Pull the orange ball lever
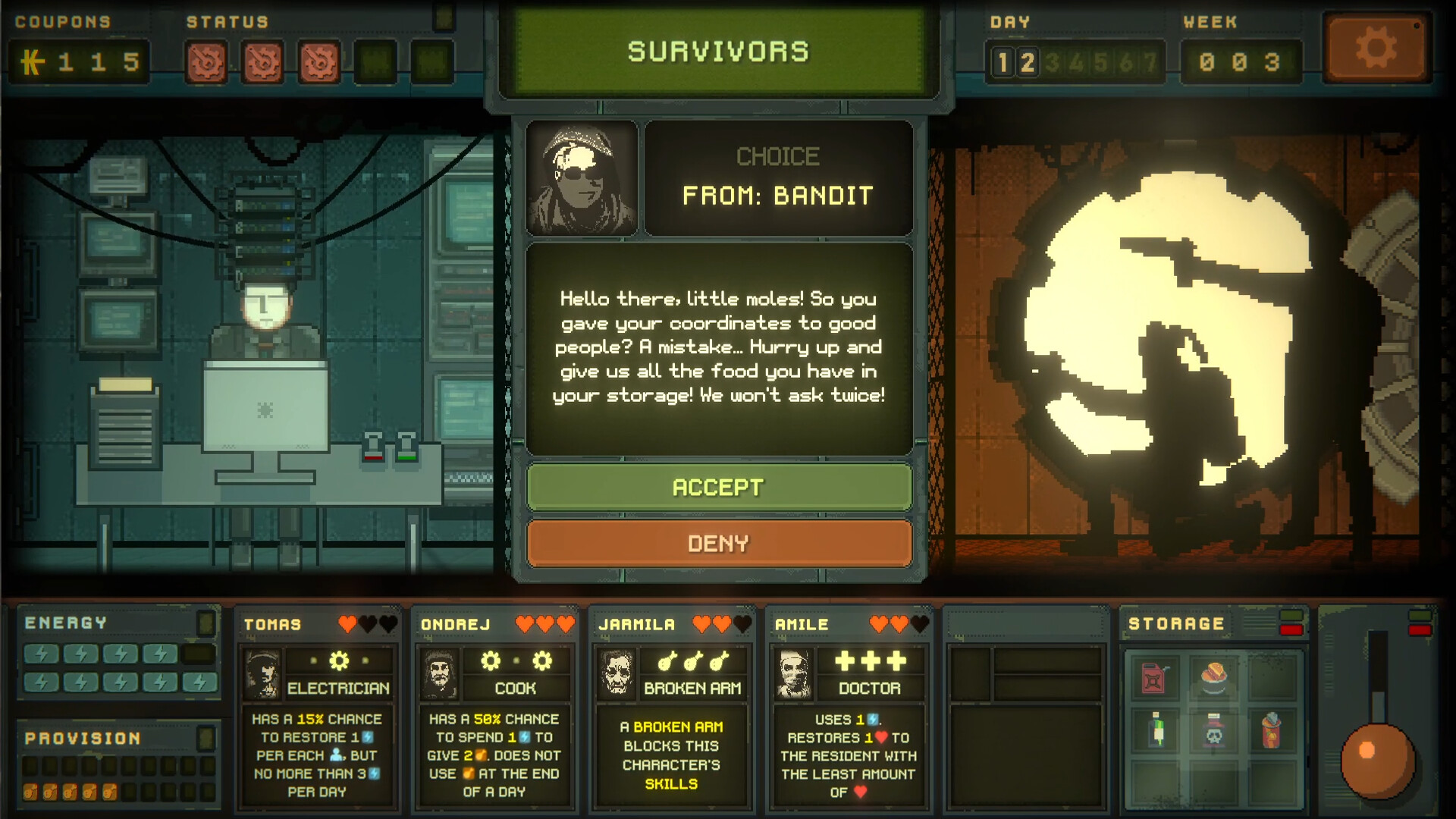This screenshot has width=1456, height=819. (x=1377, y=761)
